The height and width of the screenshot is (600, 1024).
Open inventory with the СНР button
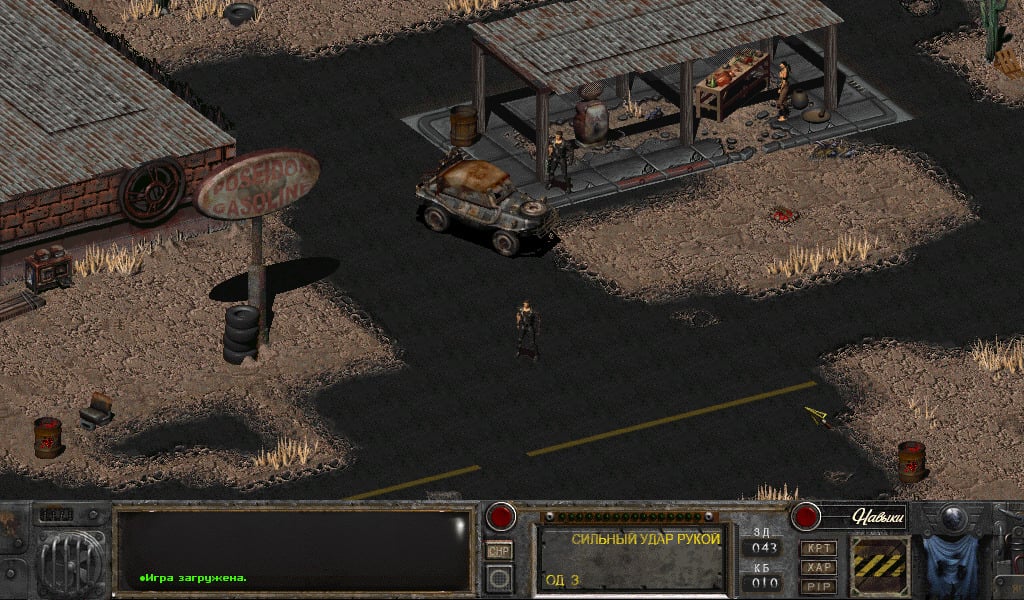pyautogui.click(x=499, y=550)
